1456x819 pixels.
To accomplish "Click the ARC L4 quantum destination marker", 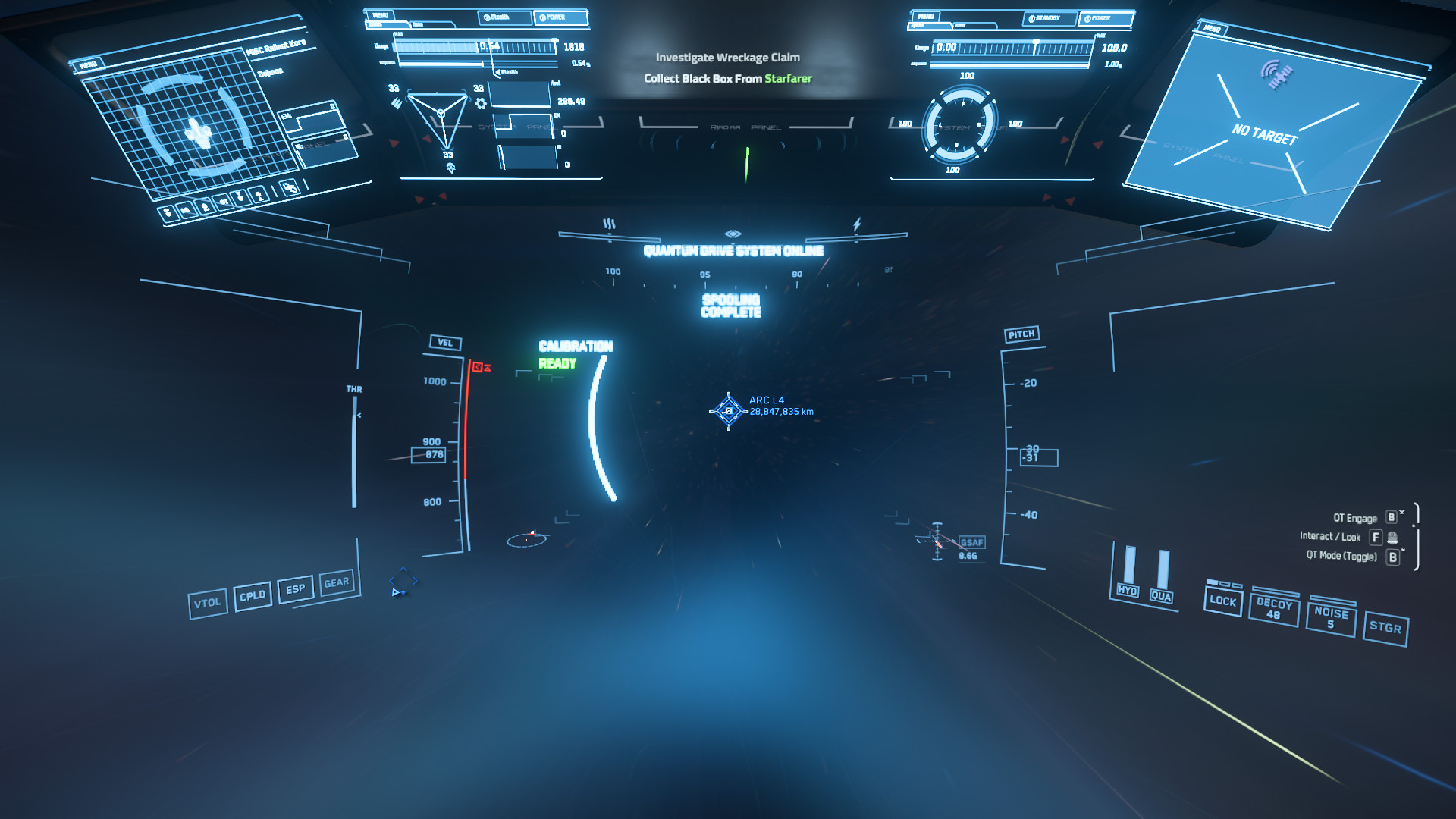I will pos(727,409).
